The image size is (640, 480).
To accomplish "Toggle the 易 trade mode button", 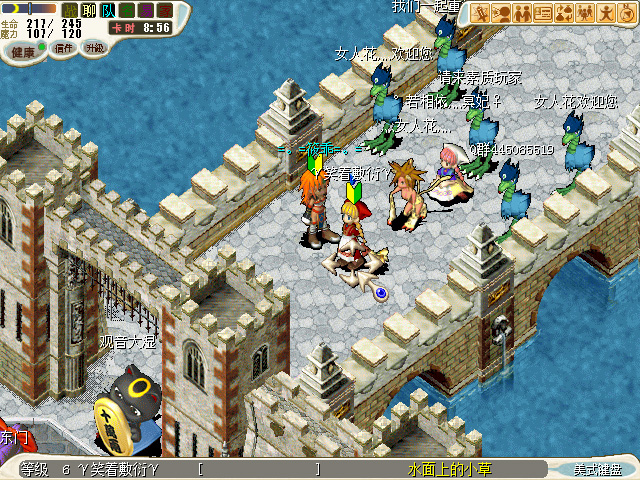I will tap(146, 9).
